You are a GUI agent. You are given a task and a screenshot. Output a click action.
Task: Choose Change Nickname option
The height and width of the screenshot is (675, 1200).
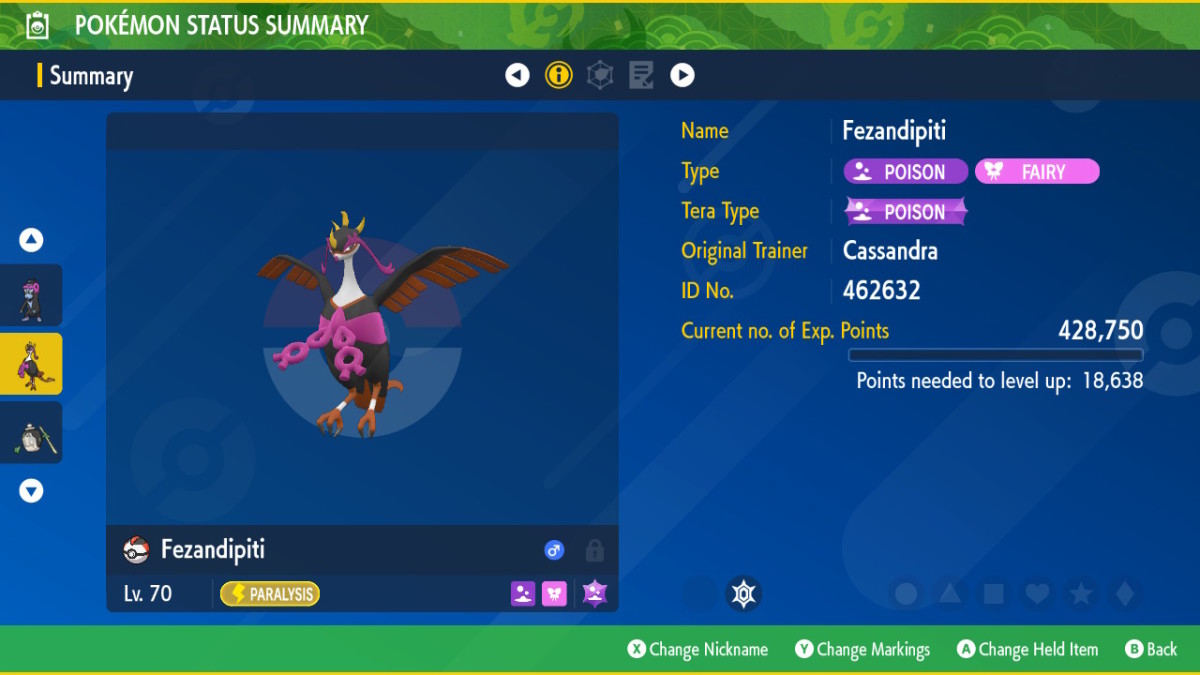[698, 650]
